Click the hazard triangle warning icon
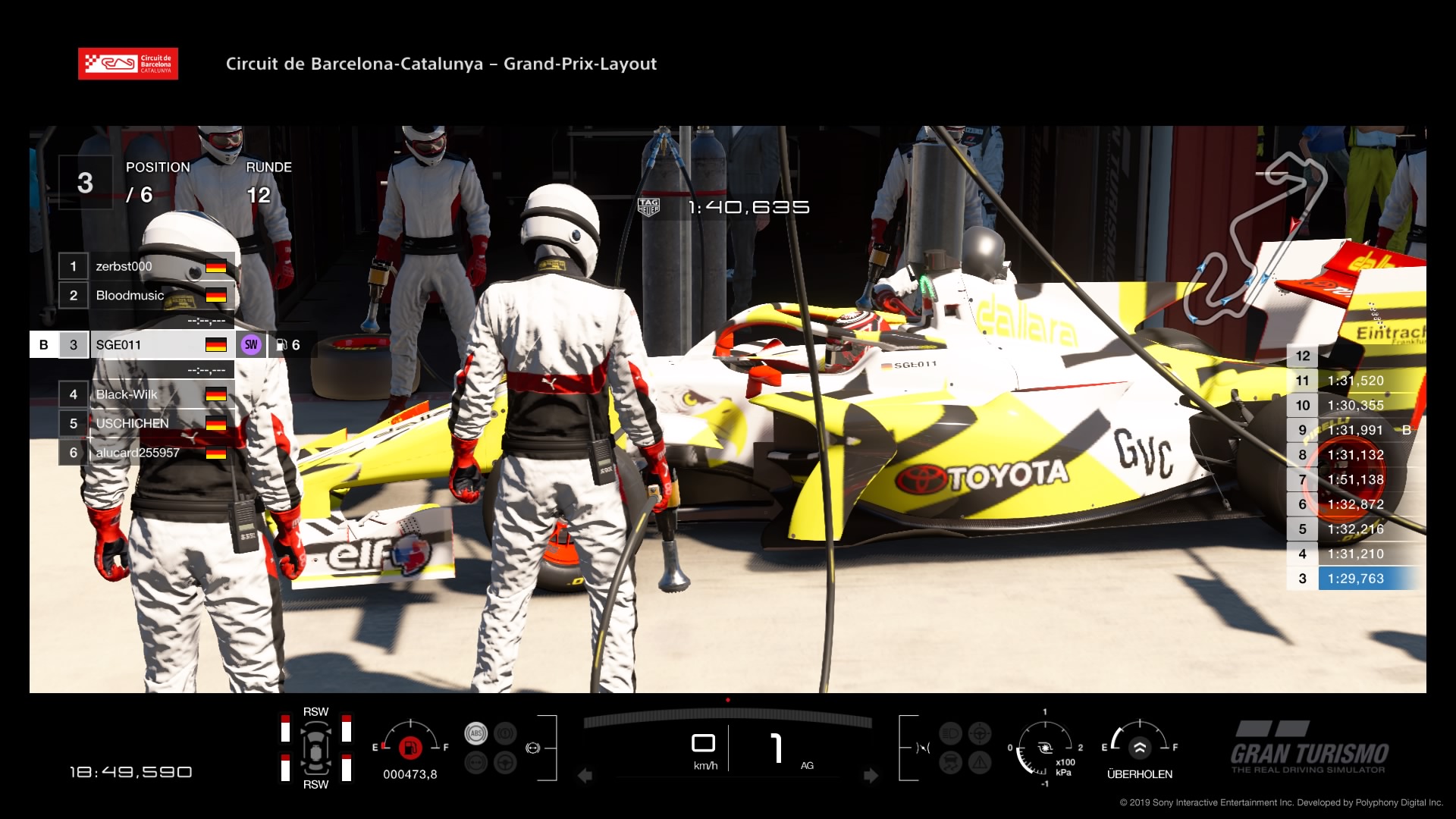The width and height of the screenshot is (1456, 819). (x=979, y=762)
